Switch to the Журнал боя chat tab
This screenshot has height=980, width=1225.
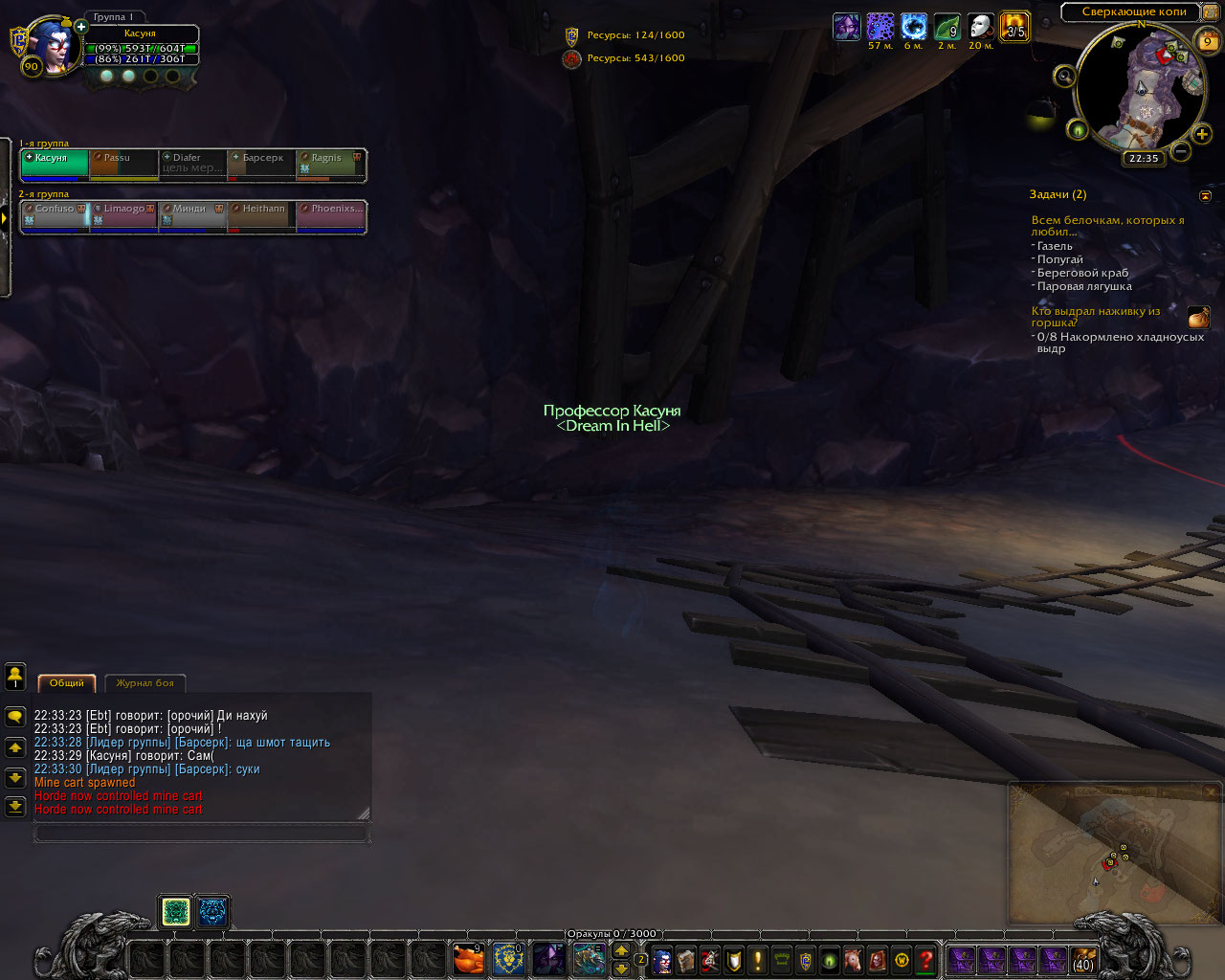[x=145, y=683]
